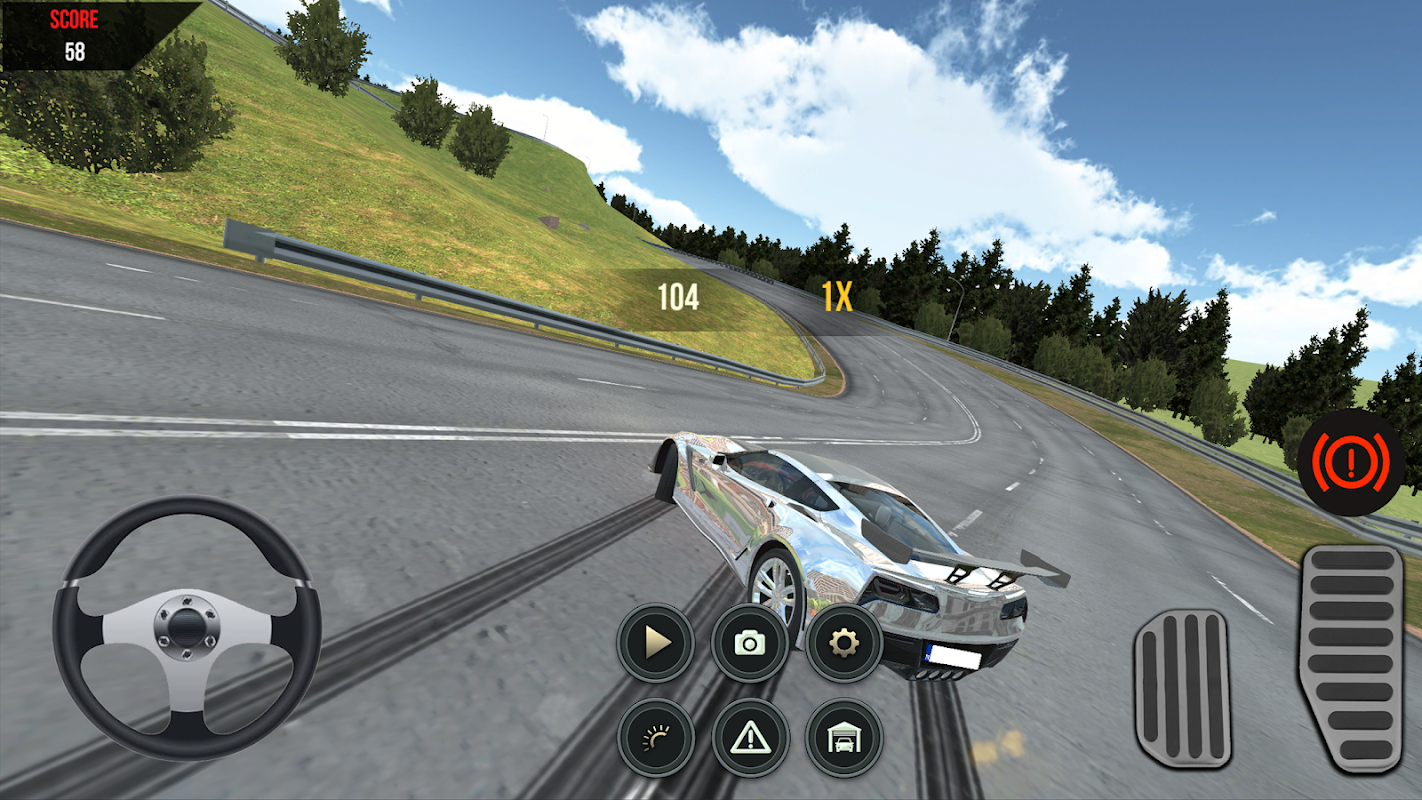The width and height of the screenshot is (1422, 800).
Task: Toggle the headlights button
Action: [655, 738]
